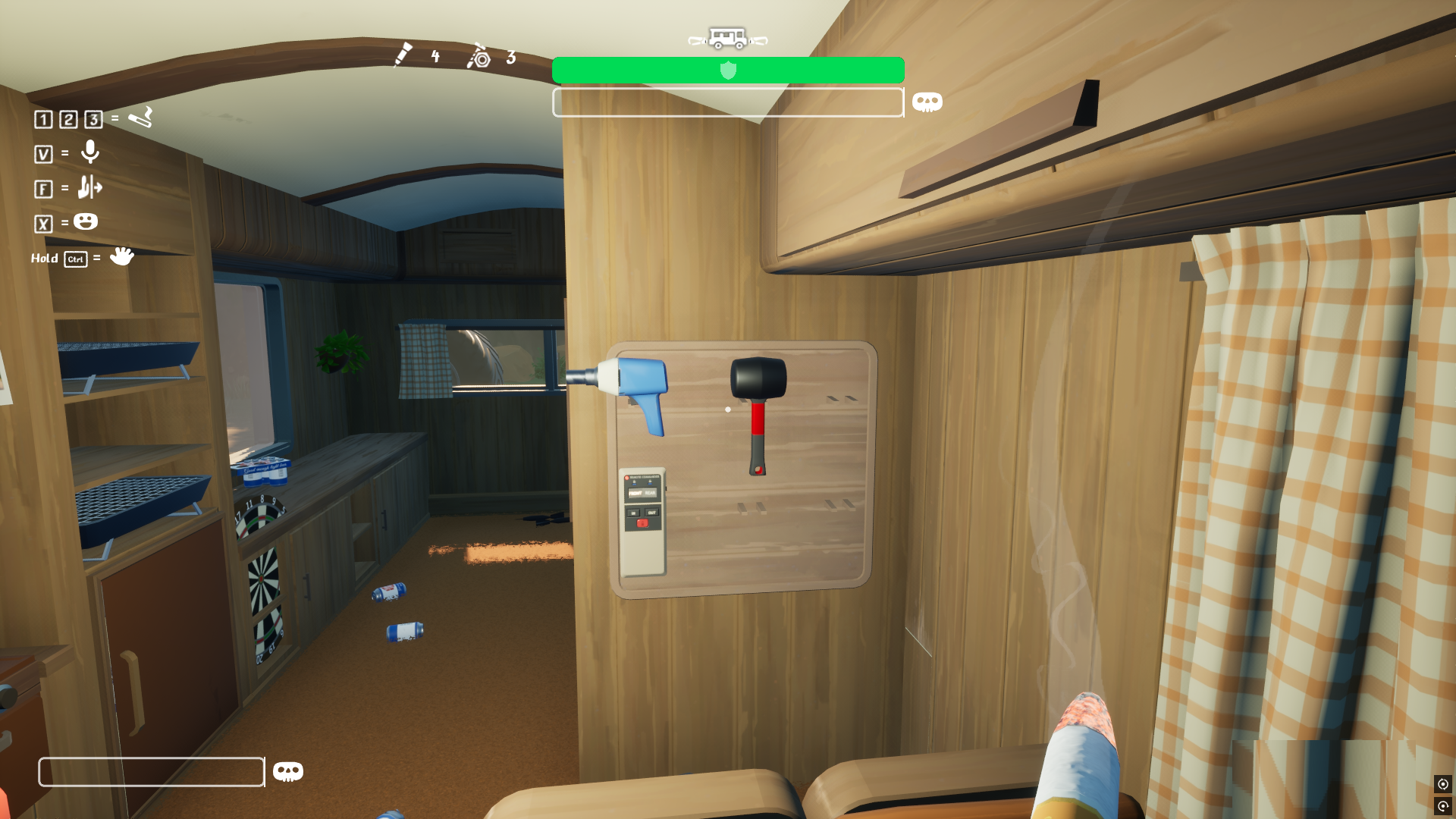The image size is (1456, 819).
Task: Click the skull icon beside the bottom-left bar
Action: tap(287, 771)
